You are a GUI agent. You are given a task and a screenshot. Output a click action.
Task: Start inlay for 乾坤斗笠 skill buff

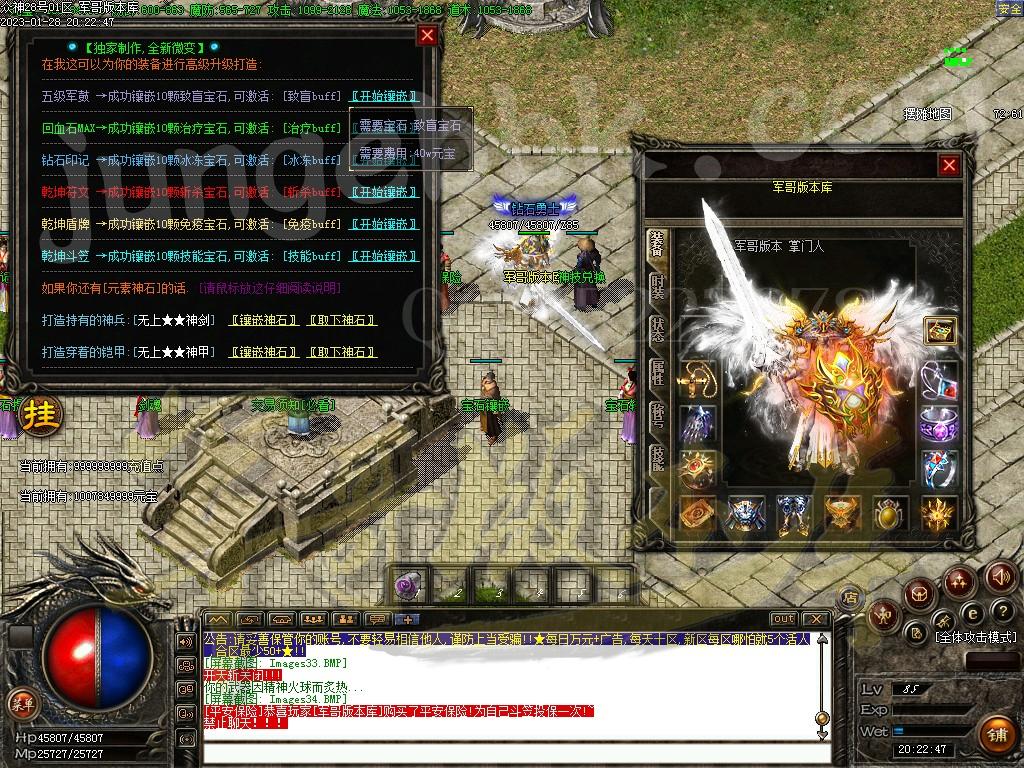(383, 256)
